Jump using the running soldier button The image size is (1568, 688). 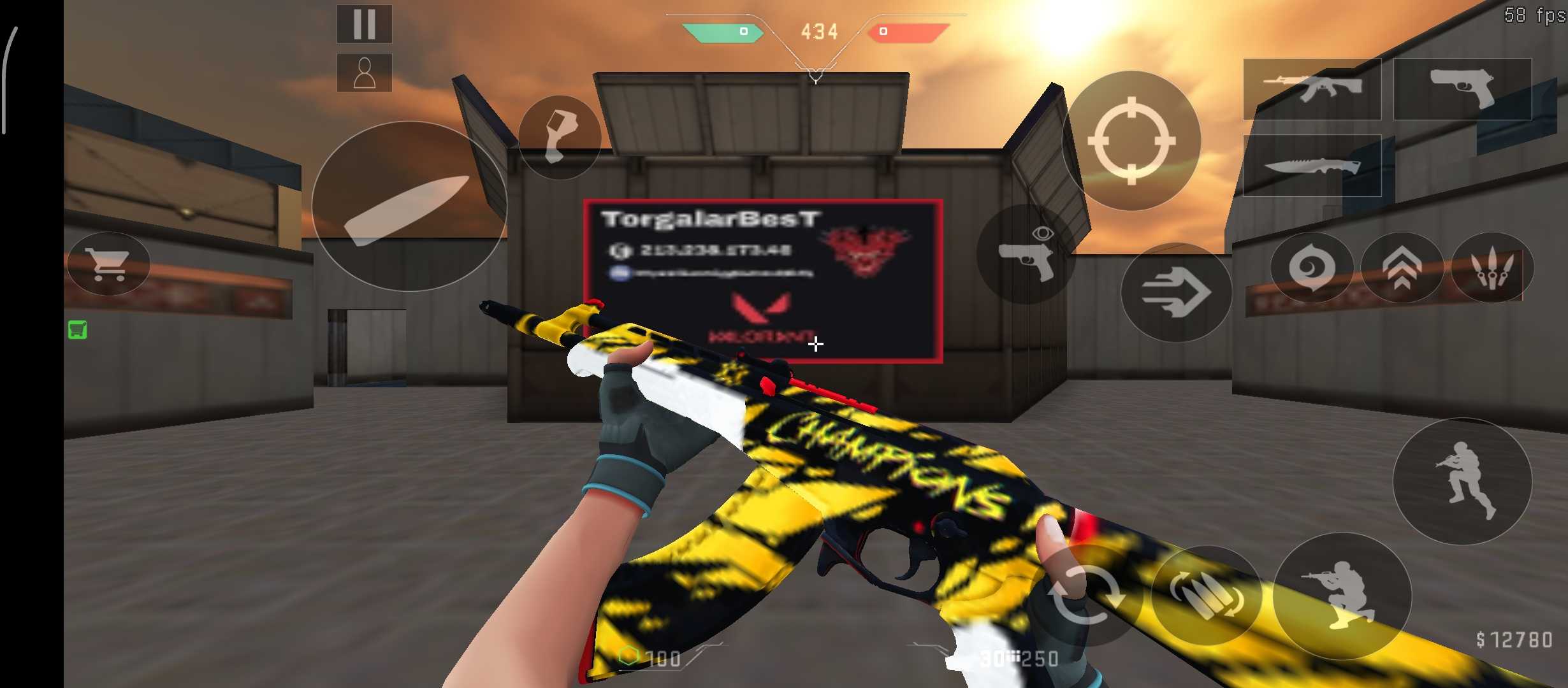pyautogui.click(x=1462, y=482)
